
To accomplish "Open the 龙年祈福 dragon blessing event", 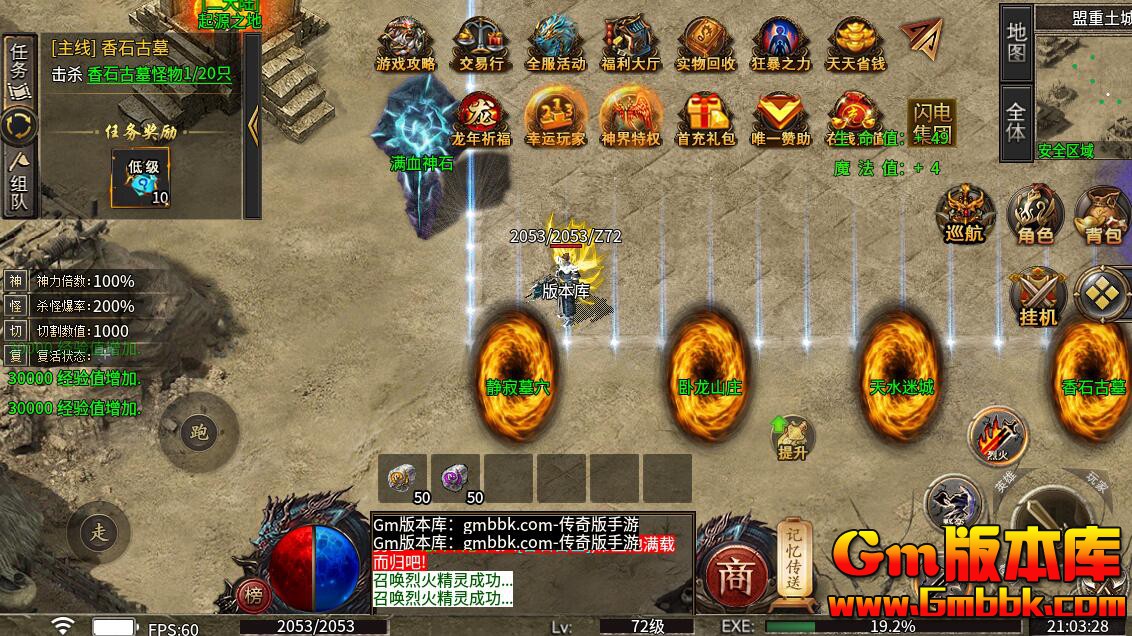I will [480, 117].
